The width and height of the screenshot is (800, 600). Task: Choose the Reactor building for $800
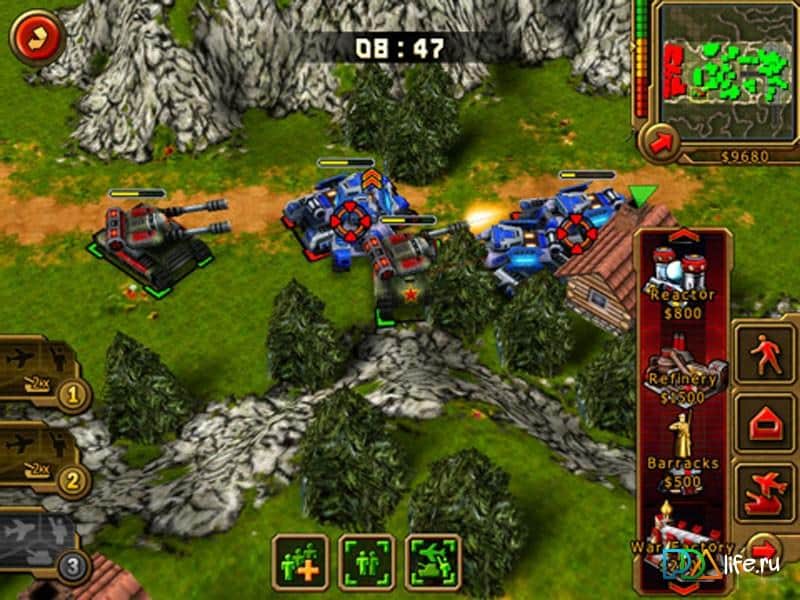point(682,280)
